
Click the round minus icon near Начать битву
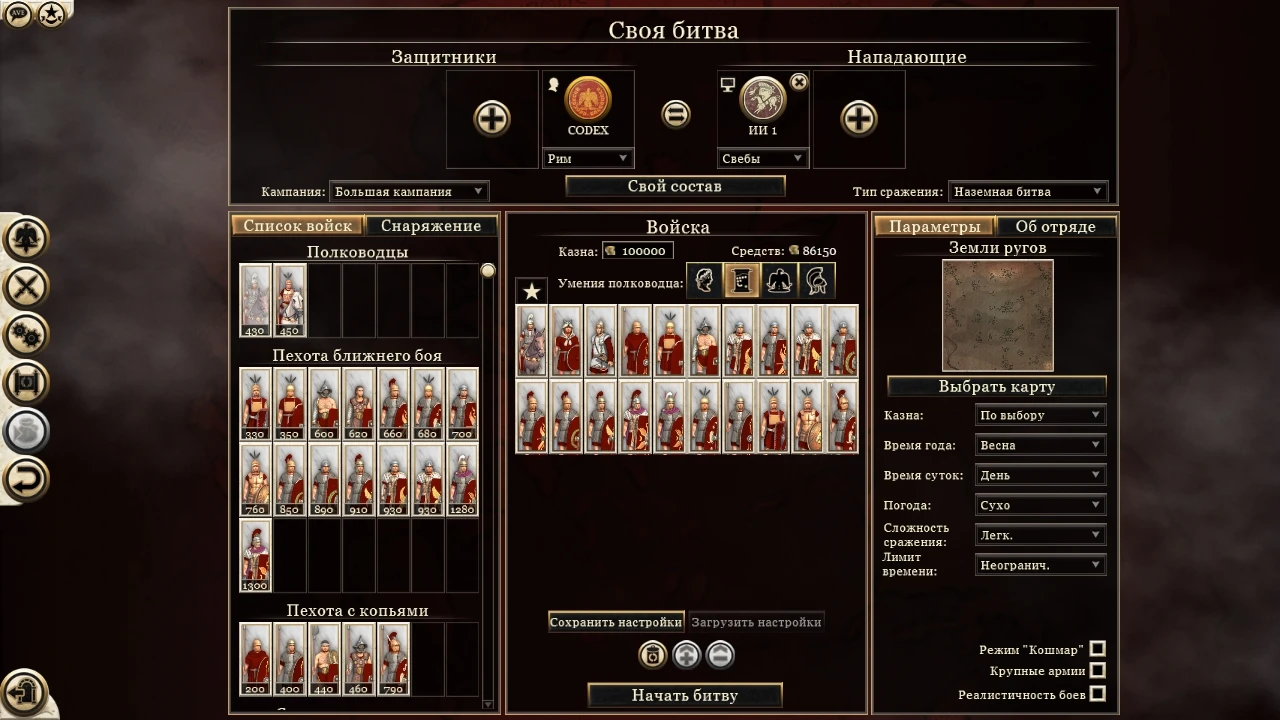point(721,656)
